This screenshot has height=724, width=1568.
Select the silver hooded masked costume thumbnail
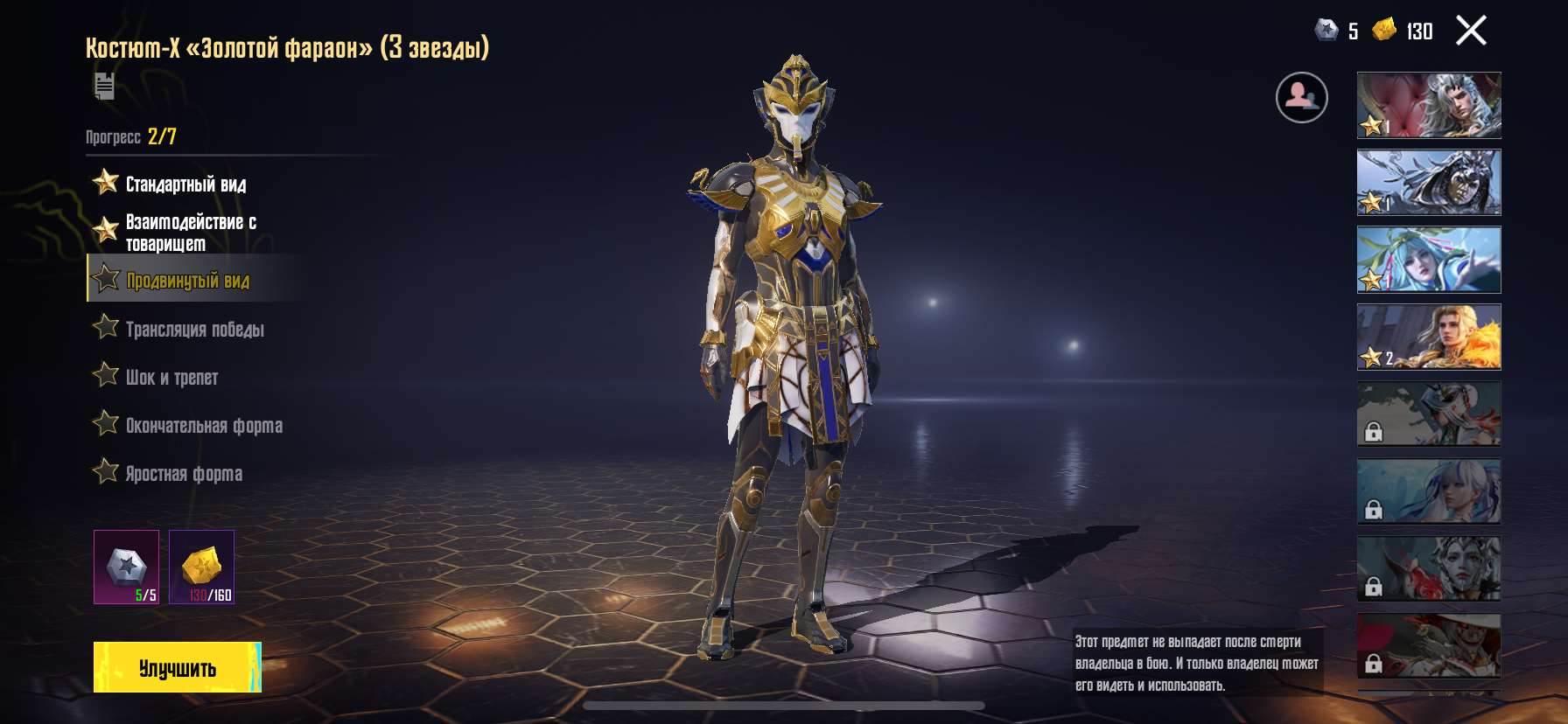click(x=1428, y=182)
